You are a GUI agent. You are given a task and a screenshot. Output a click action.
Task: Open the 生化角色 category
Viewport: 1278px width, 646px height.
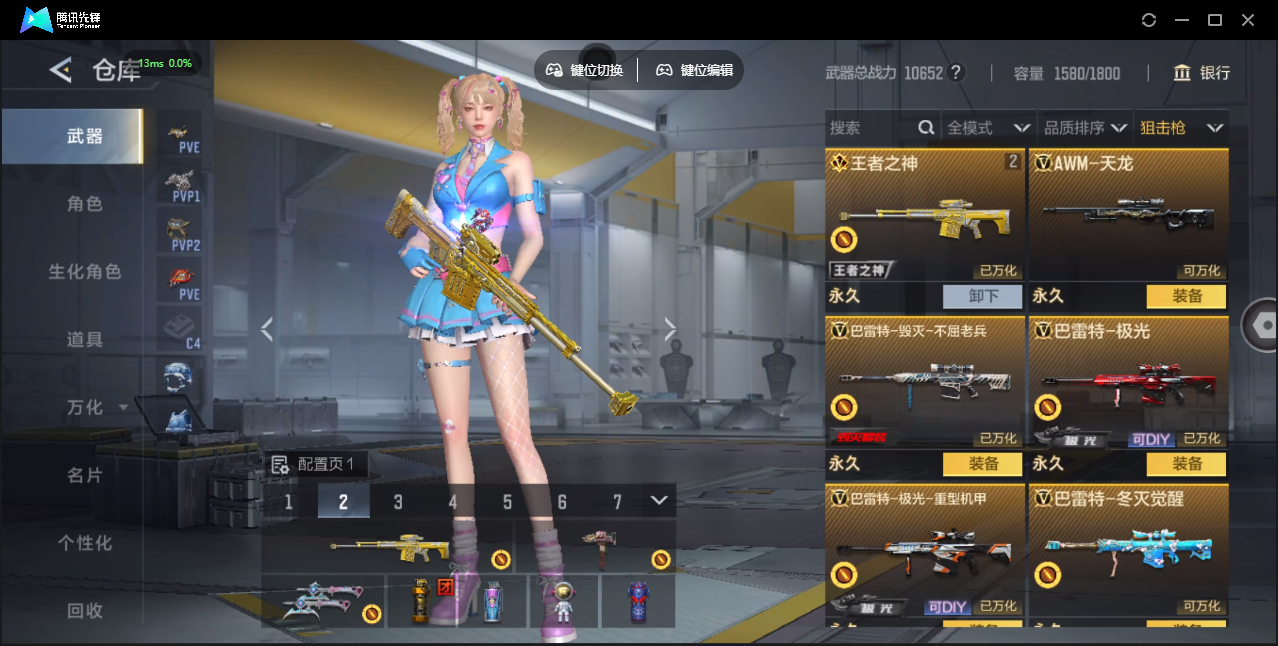tap(85, 272)
